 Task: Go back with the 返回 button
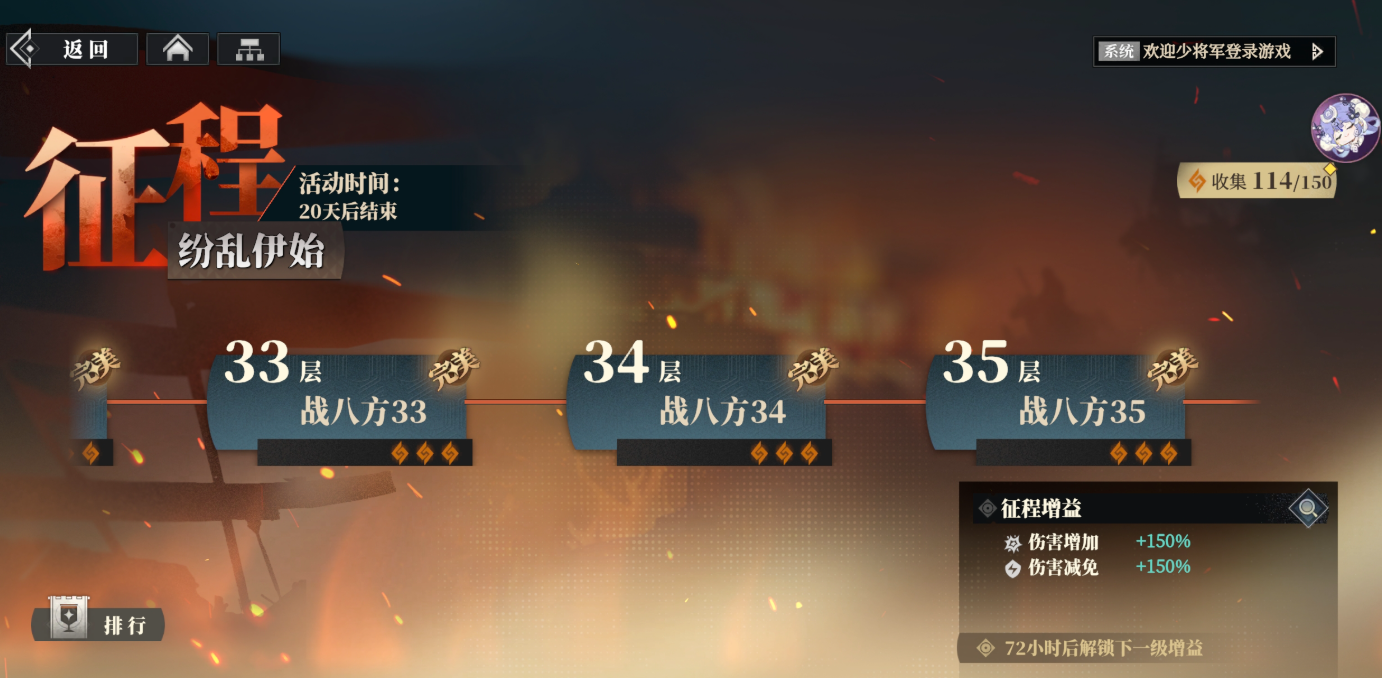point(72,49)
